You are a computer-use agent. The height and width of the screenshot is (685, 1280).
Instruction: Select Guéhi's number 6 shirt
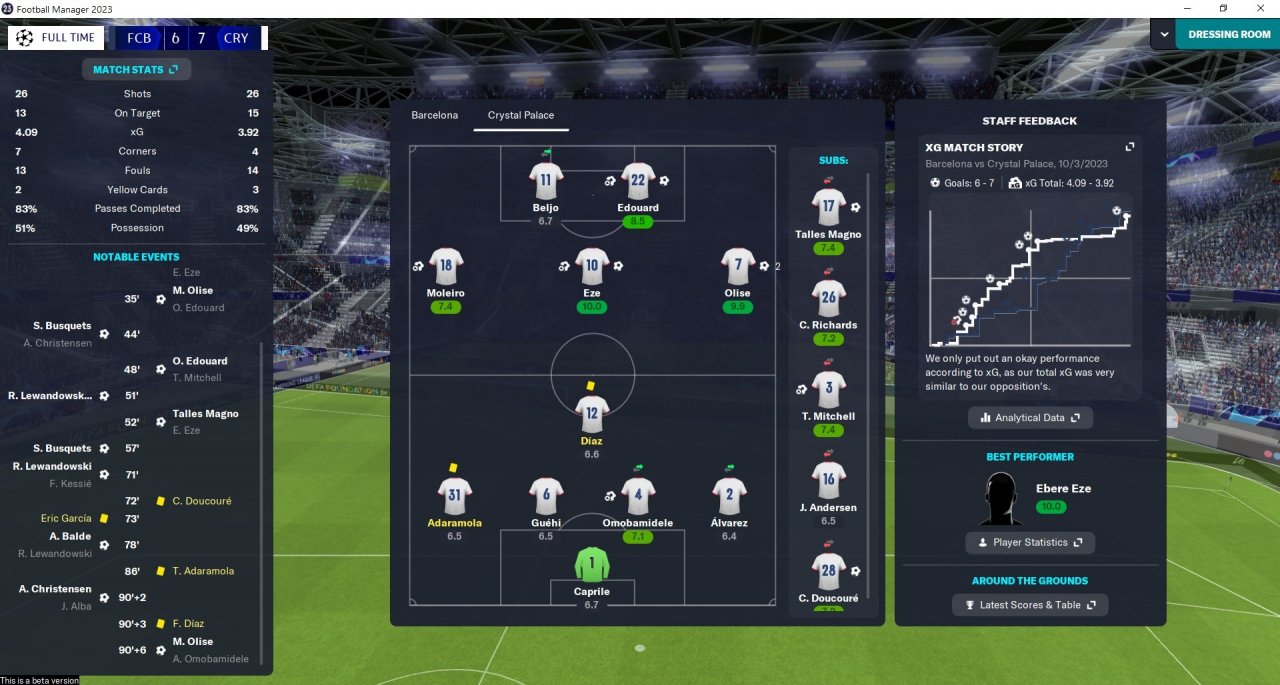click(x=546, y=495)
